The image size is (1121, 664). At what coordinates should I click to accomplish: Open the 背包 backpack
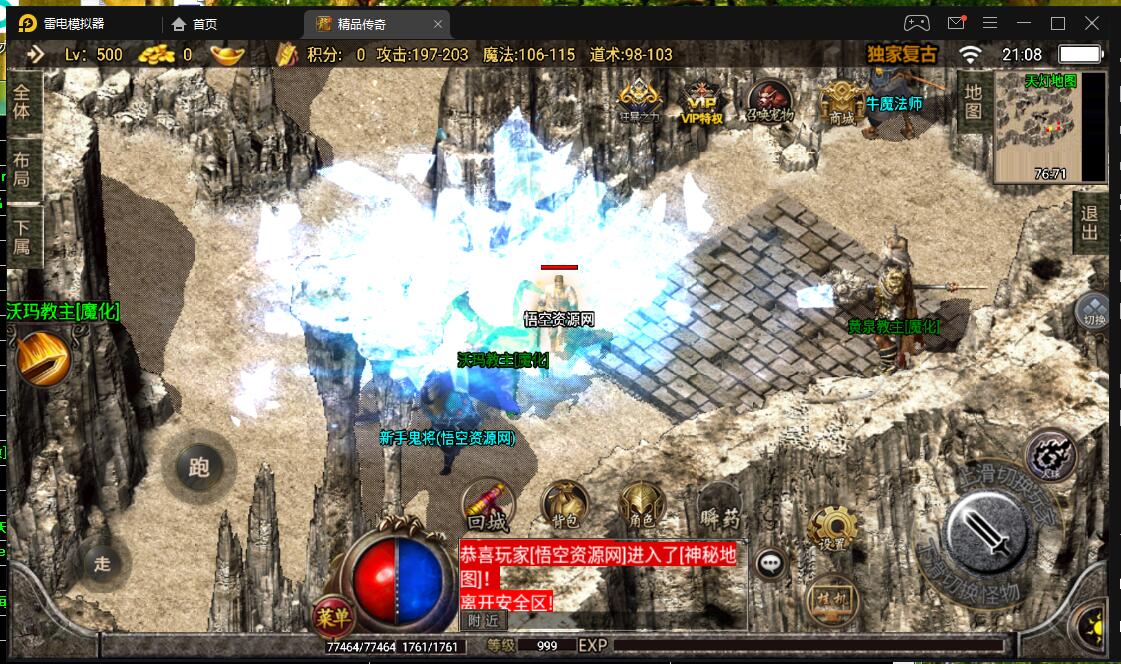(564, 505)
